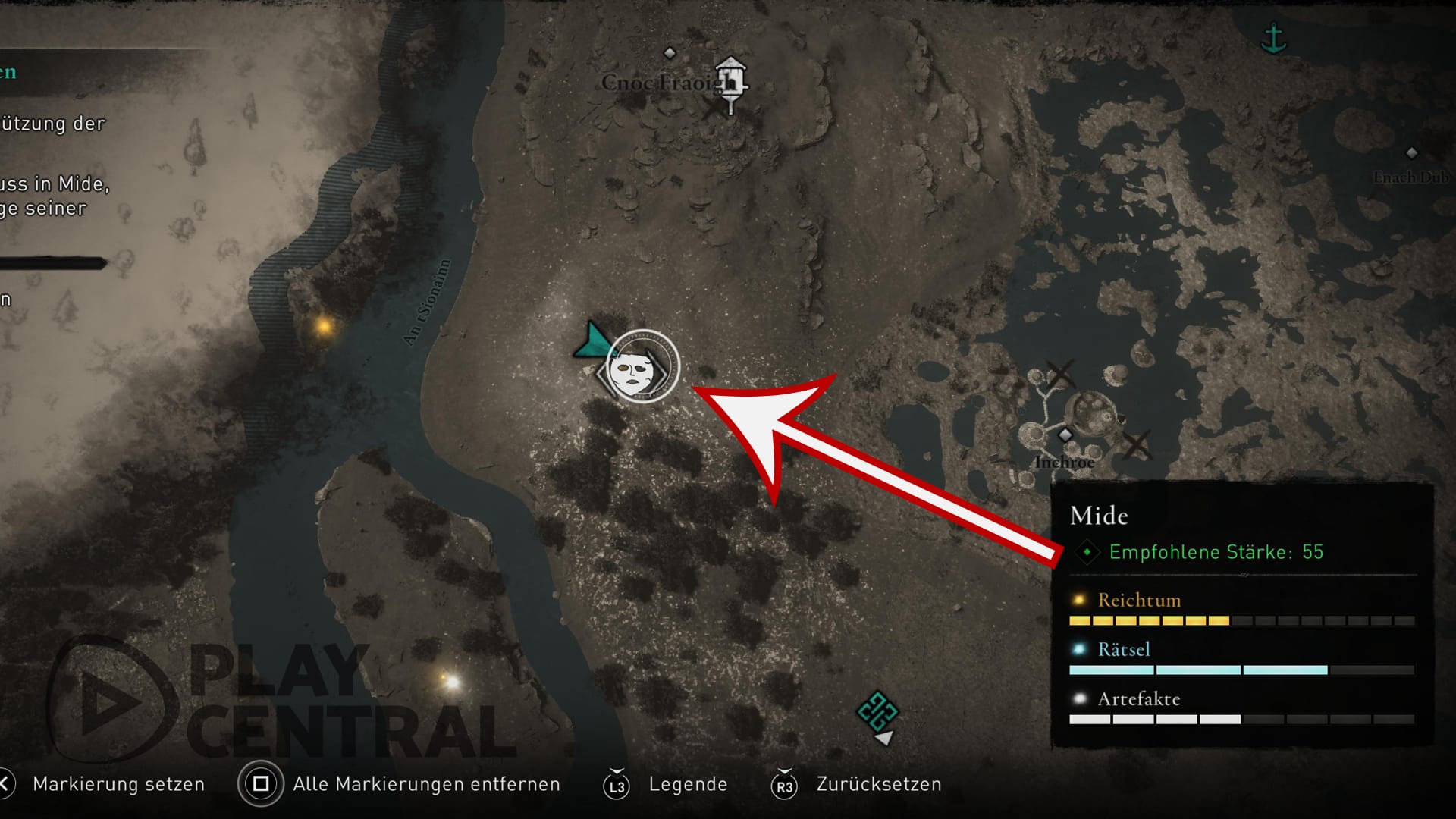The image size is (1456, 819).
Task: Choose Alle Markierungen entfernen
Action: pyautogui.click(x=425, y=784)
